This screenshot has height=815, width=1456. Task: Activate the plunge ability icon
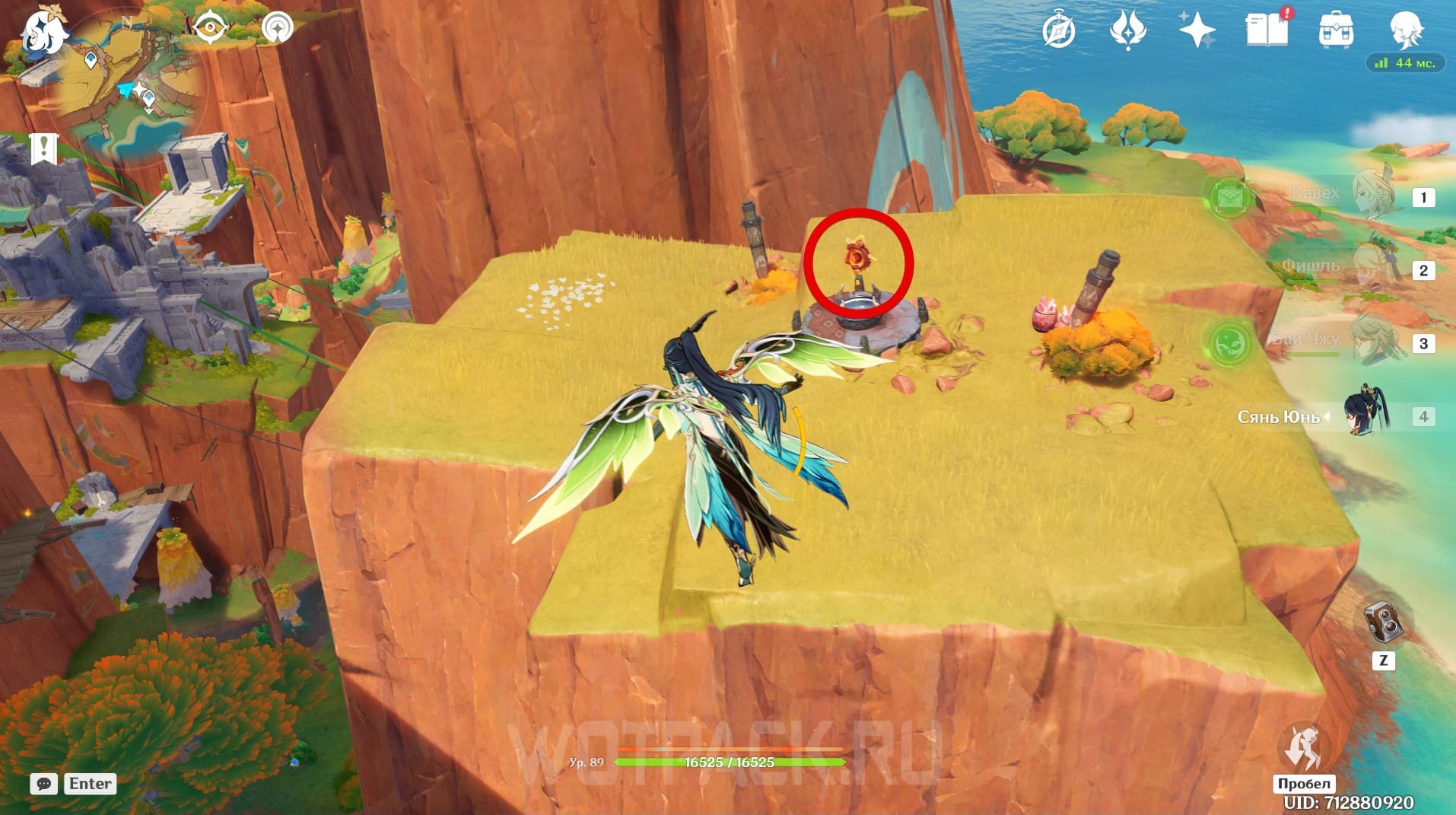1303,747
